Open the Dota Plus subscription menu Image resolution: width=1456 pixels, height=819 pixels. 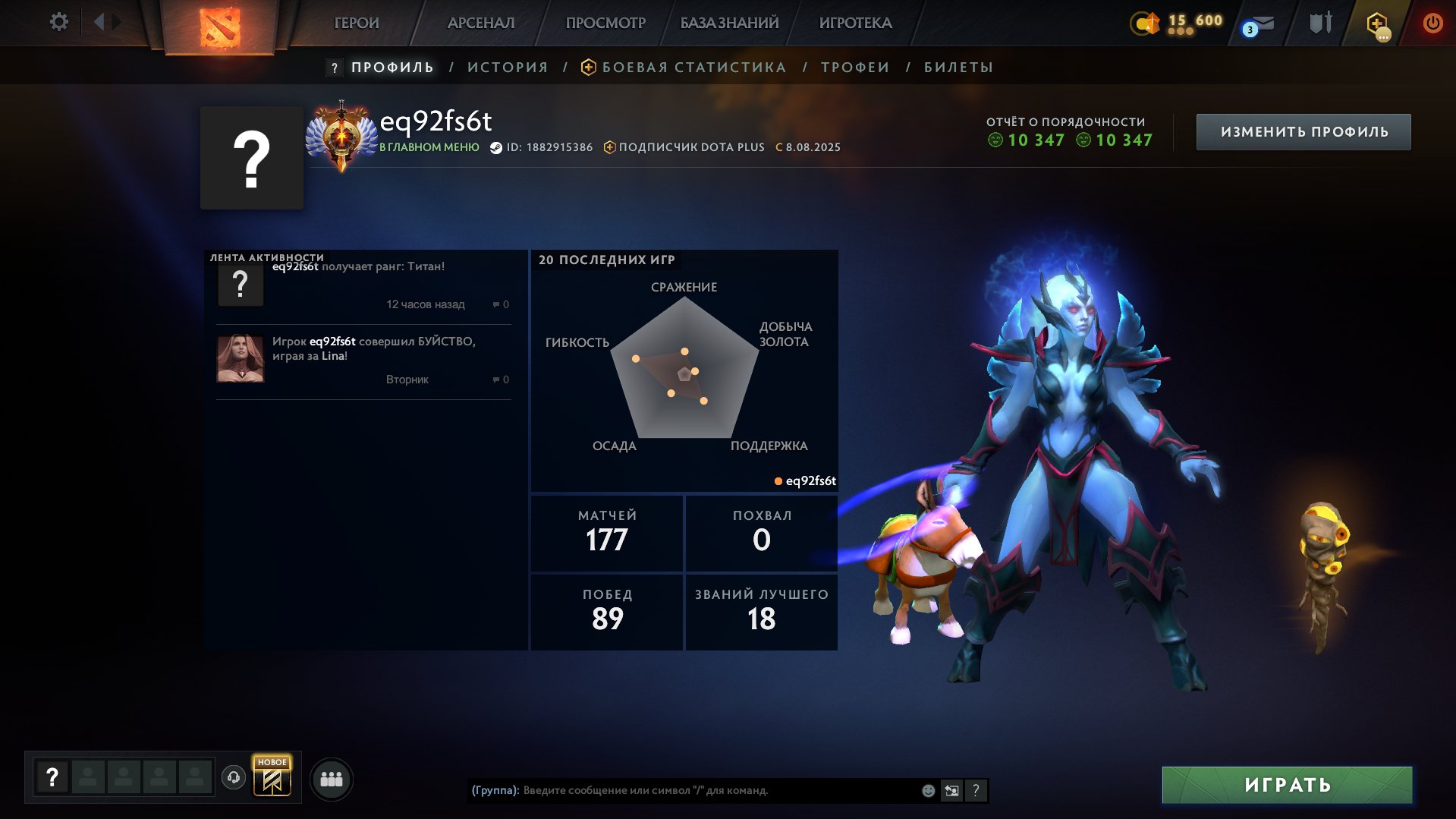coord(1378,25)
